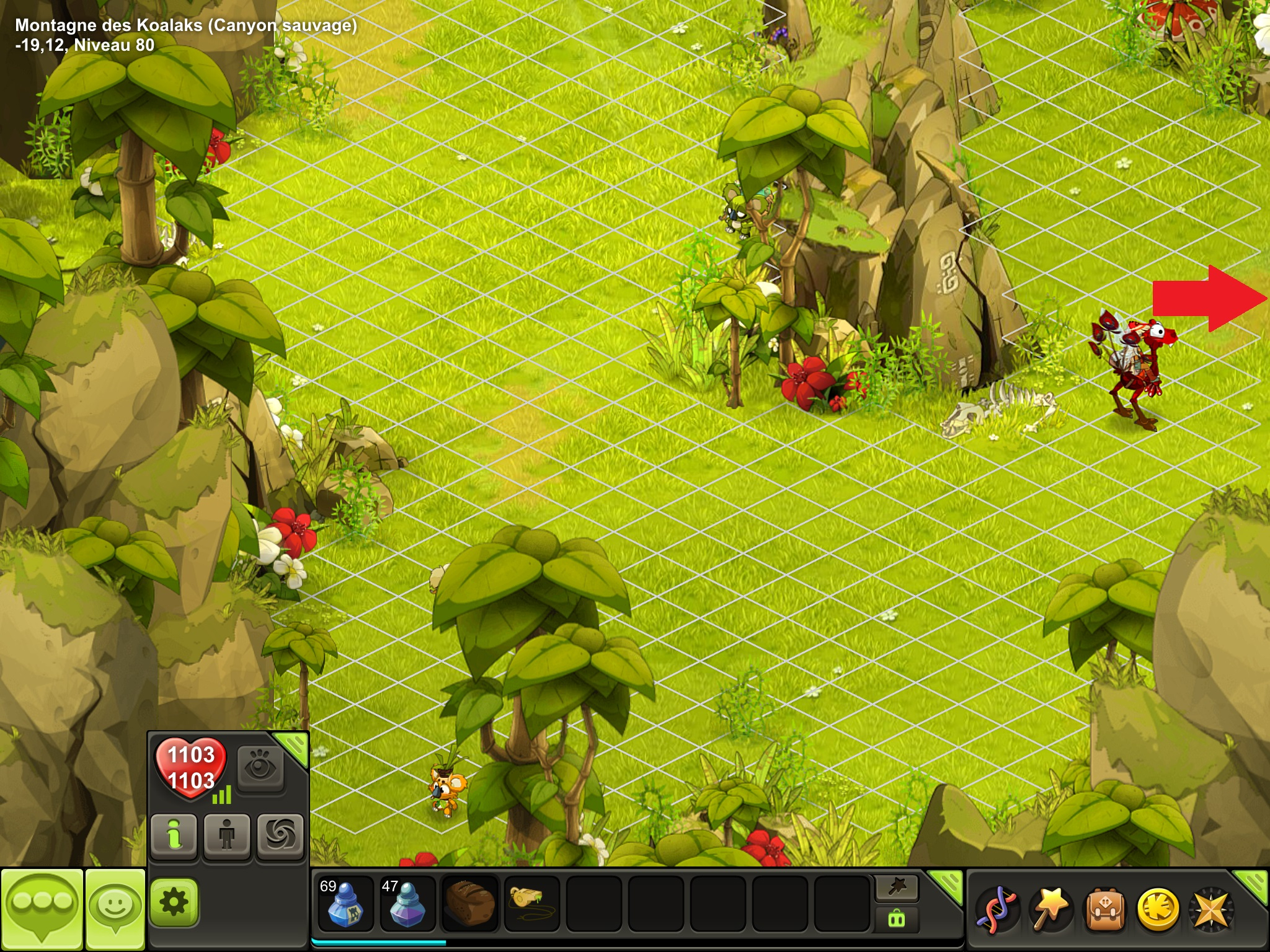Switch hotbar to the green bag items tab
This screenshot has height=952, width=1270.
[897, 919]
